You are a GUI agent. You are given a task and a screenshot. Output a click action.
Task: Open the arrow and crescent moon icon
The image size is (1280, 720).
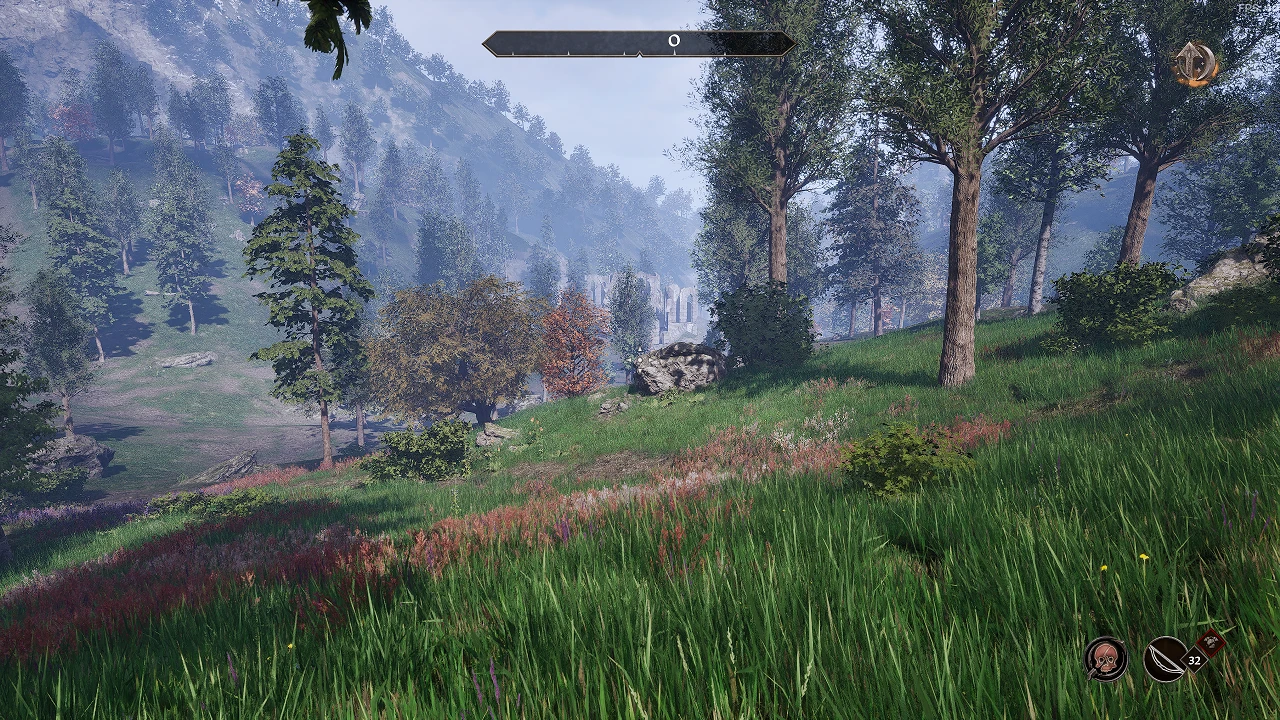coord(1195,65)
